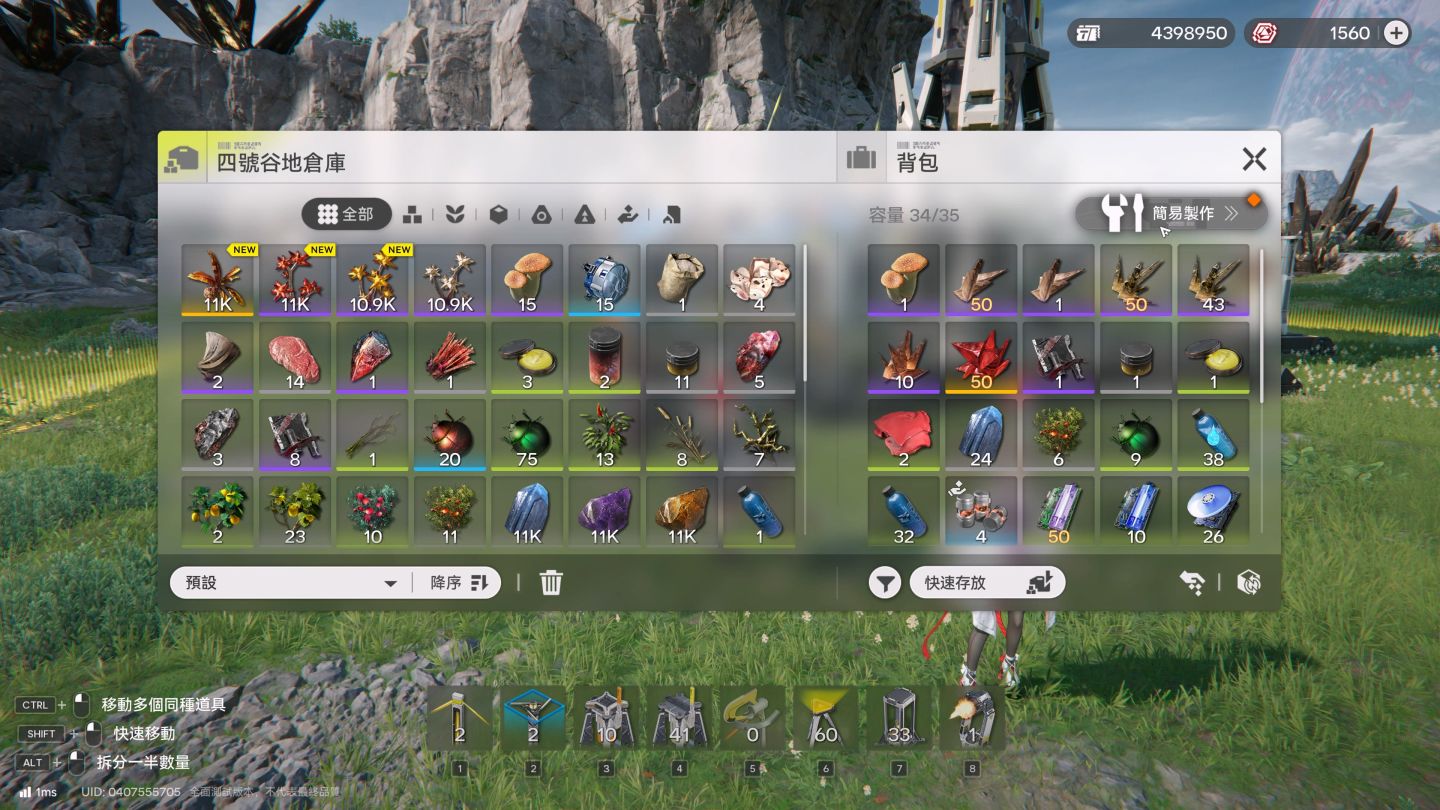The width and height of the screenshot is (1440, 810).
Task: Select the water bottle stack of 38
Action: coord(1213,435)
